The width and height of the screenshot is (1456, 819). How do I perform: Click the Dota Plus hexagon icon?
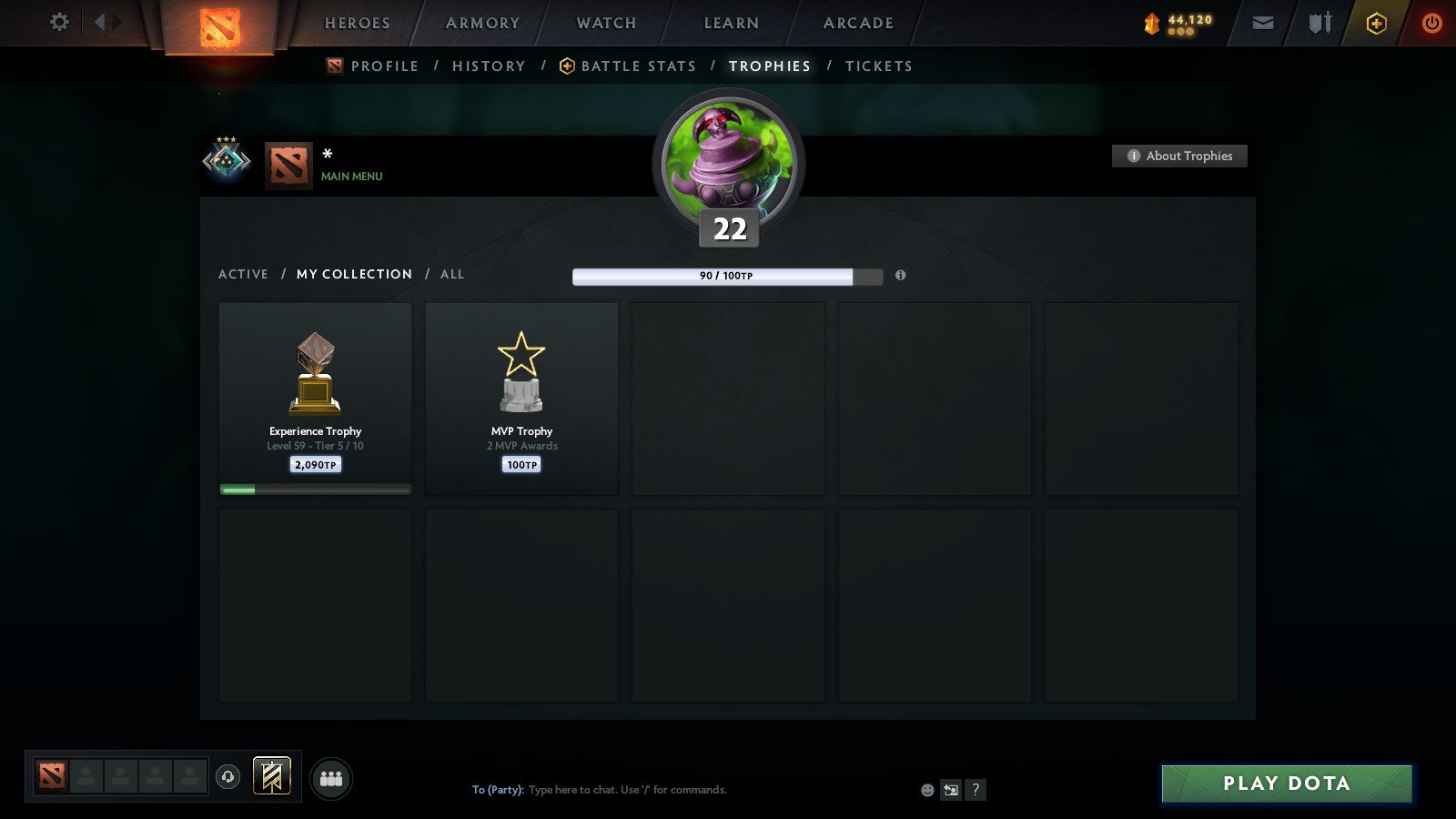tap(1375, 23)
